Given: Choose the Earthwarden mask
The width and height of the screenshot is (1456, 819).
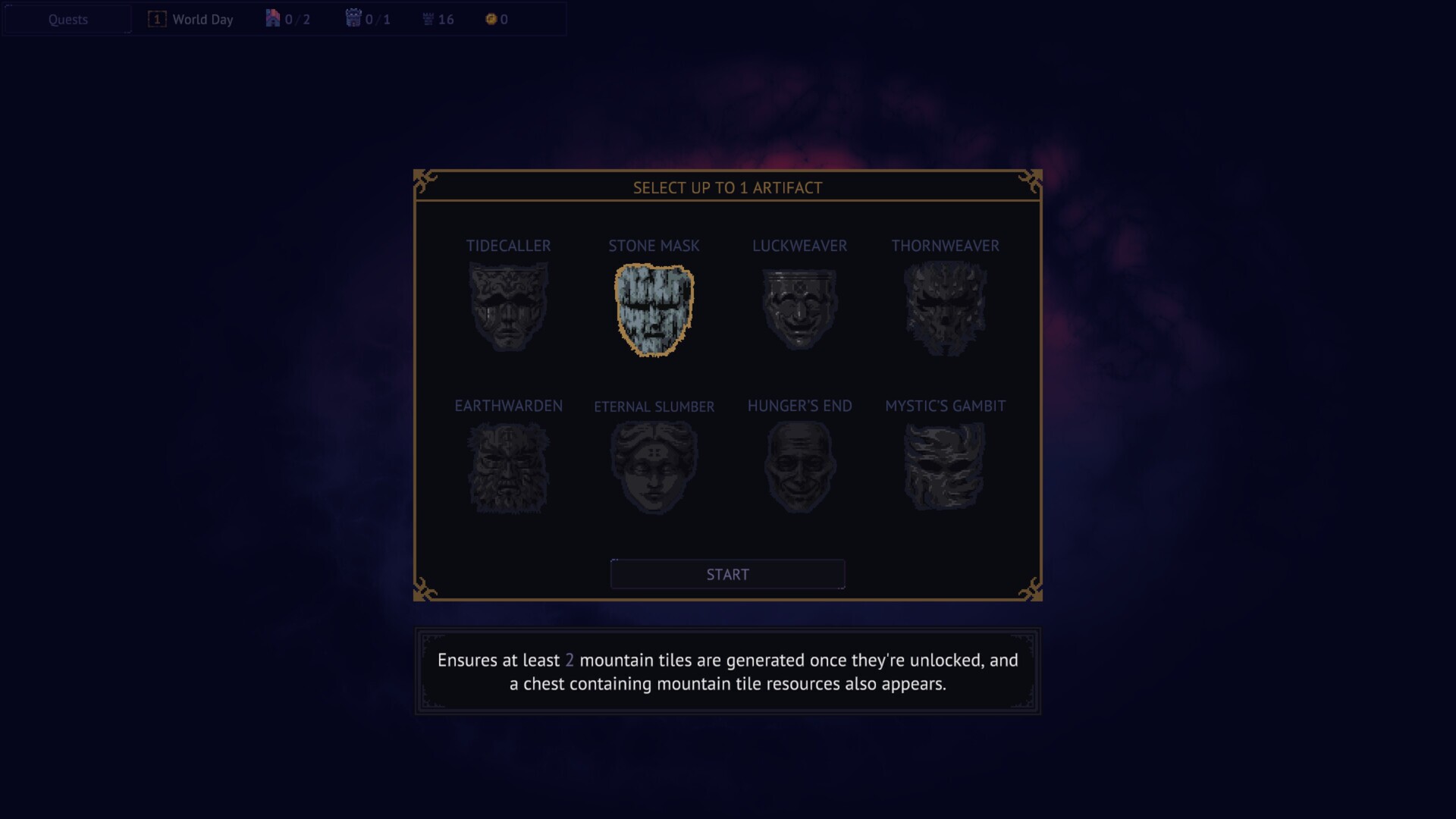Looking at the screenshot, I should pos(508,467).
